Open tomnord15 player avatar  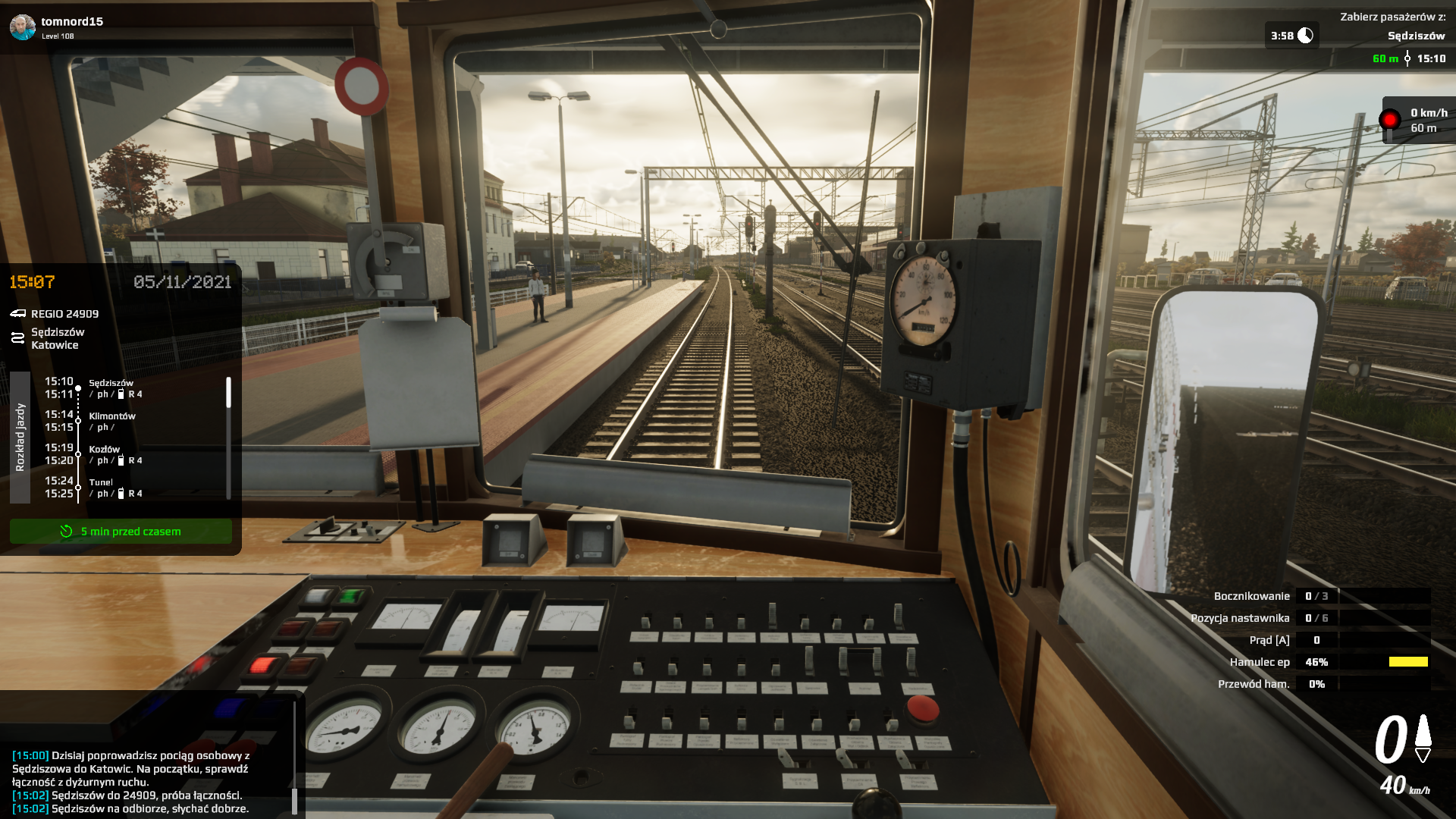pos(23,27)
